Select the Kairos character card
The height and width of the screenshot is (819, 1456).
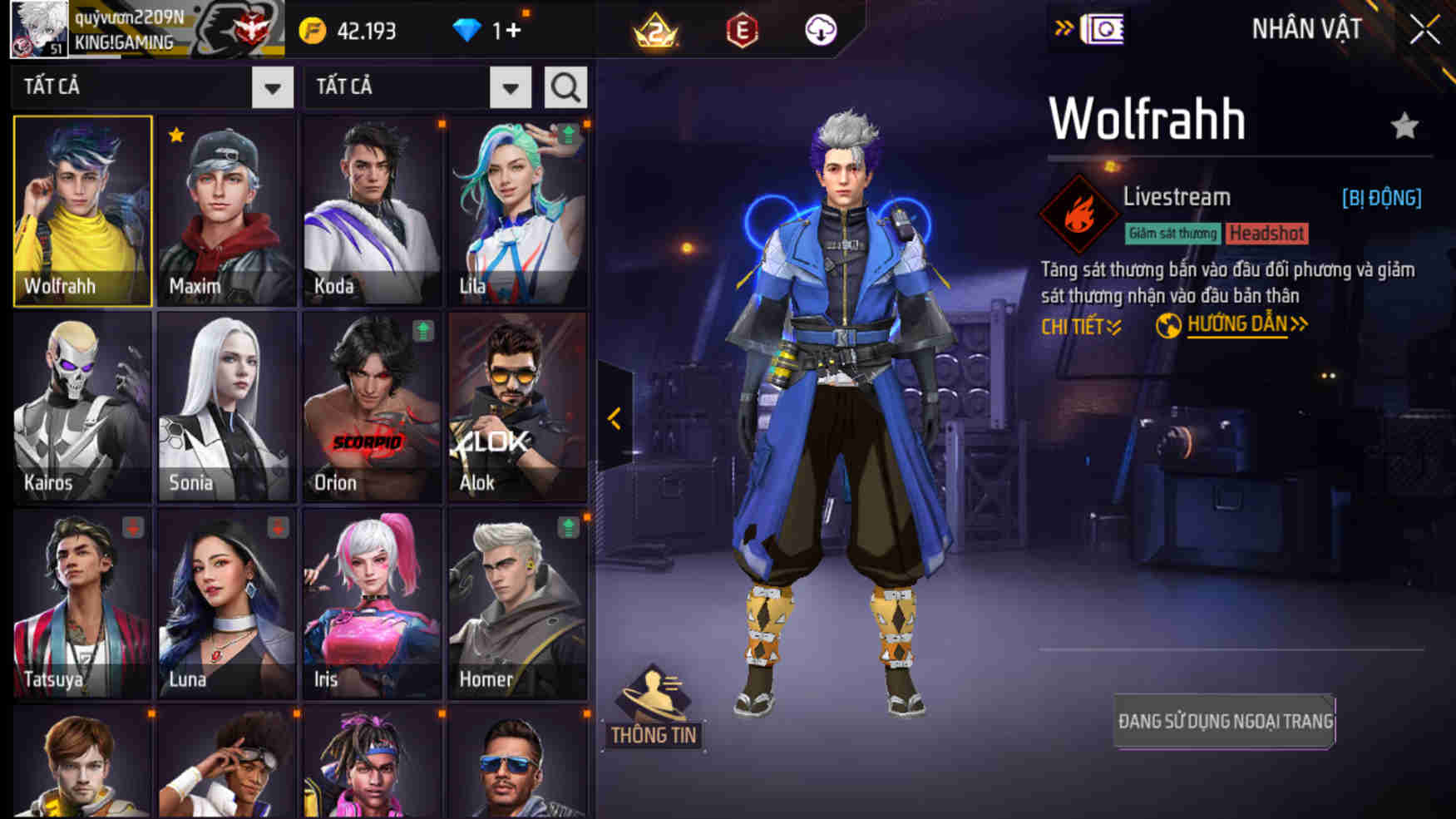pos(82,407)
